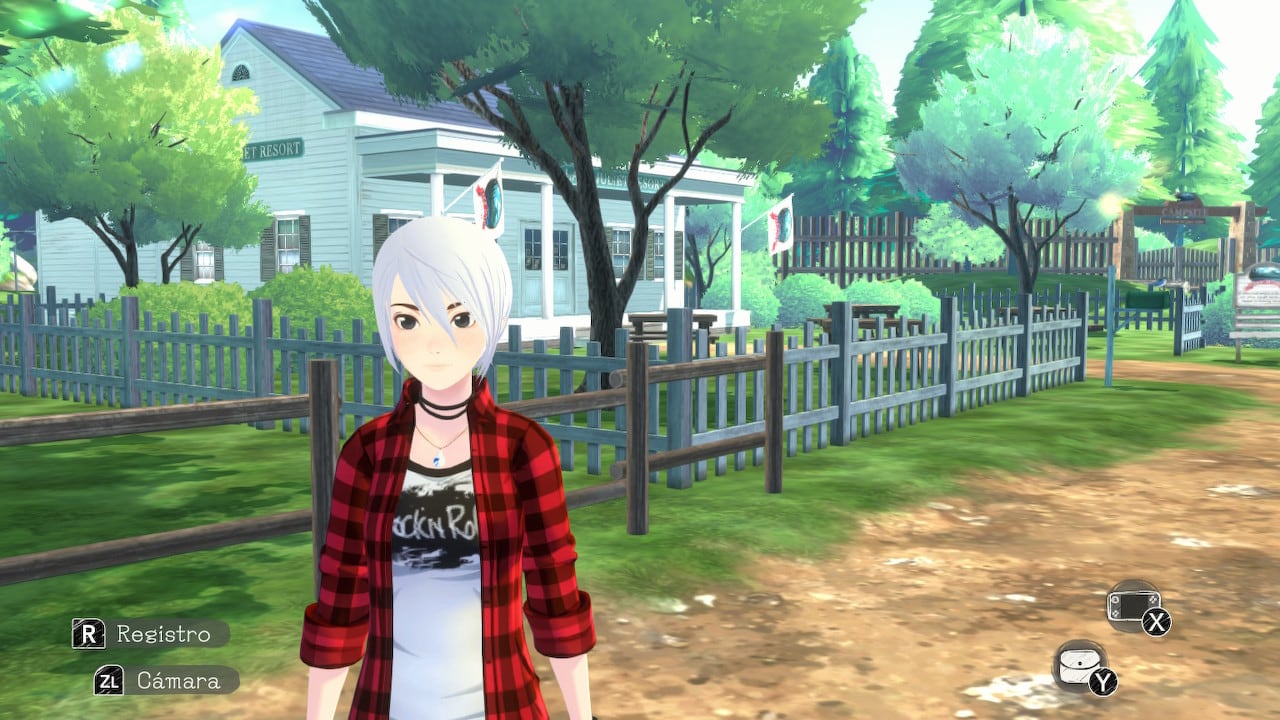Open the handheld console device icon
1280x720 pixels.
coord(1134,606)
